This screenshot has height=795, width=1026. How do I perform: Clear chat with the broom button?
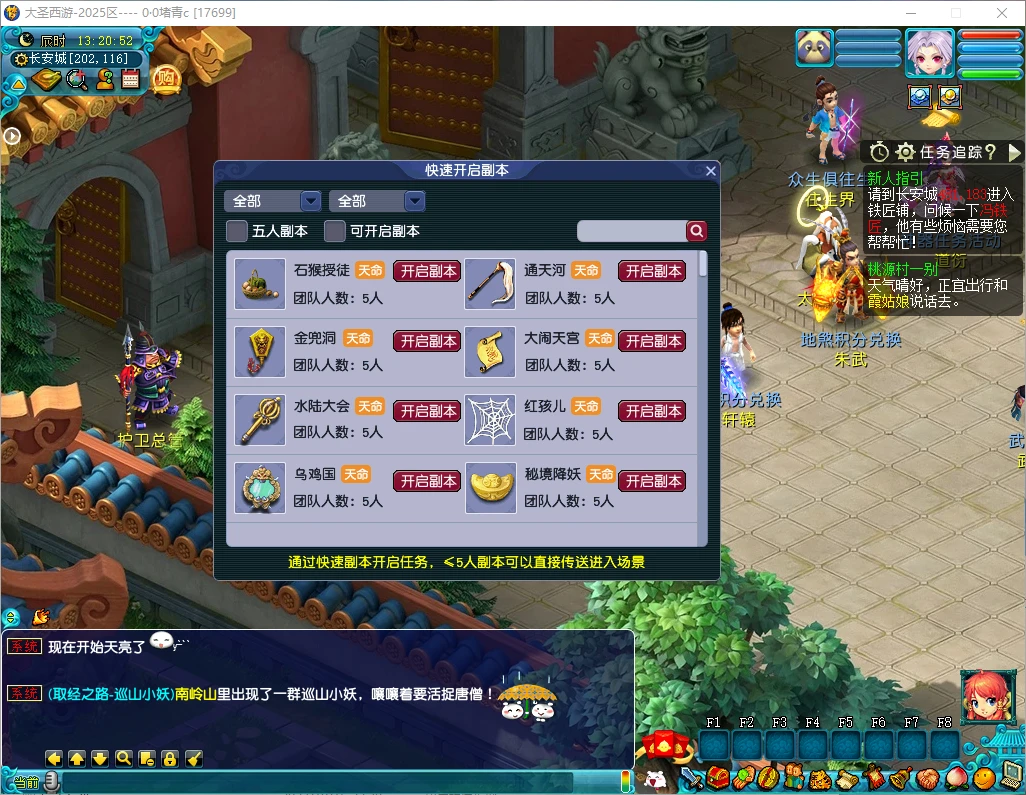click(194, 758)
